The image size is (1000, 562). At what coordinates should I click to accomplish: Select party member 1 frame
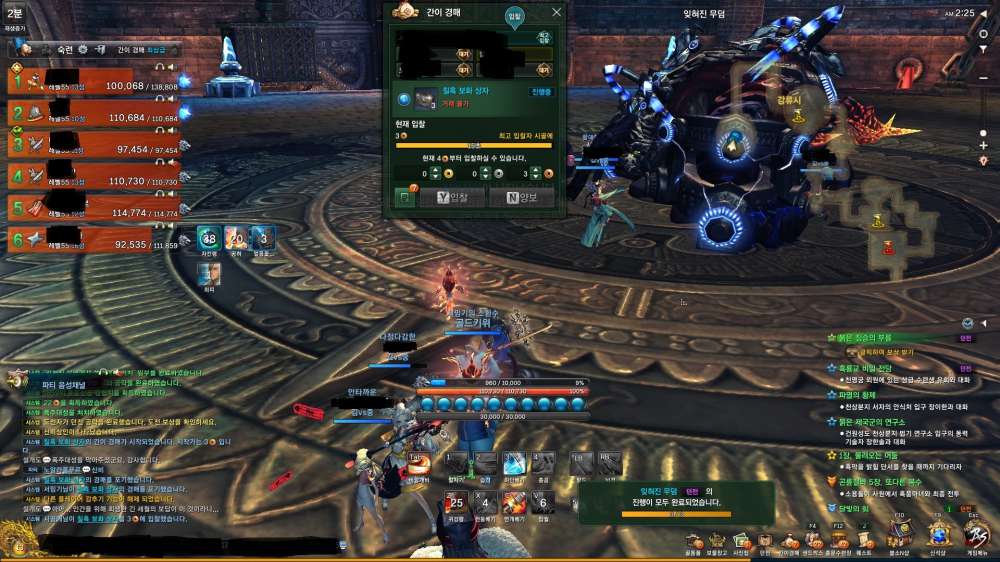[93, 79]
